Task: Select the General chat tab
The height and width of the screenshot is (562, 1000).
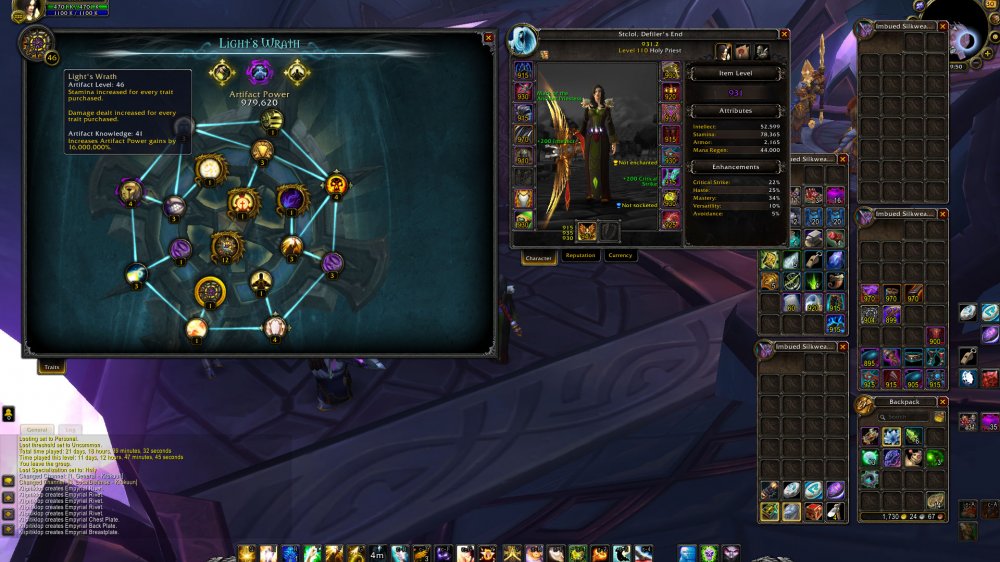Action: tap(37, 430)
